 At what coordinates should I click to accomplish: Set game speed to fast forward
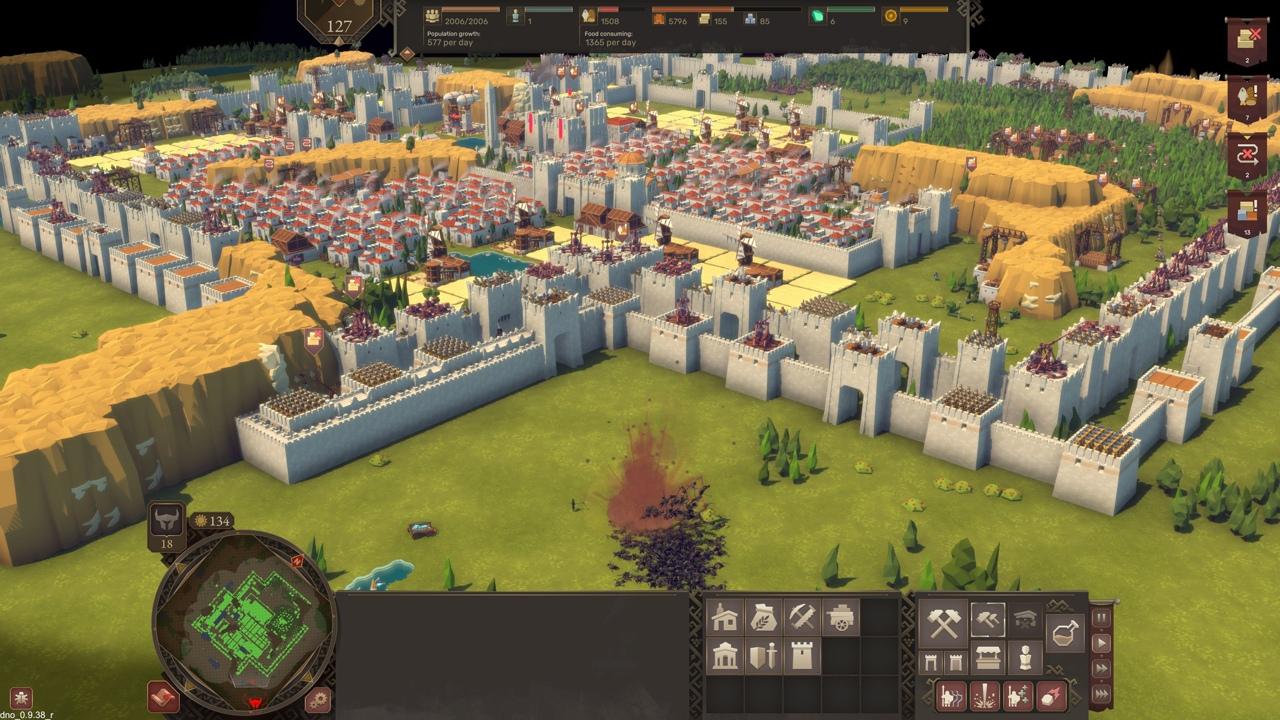(x=1102, y=668)
